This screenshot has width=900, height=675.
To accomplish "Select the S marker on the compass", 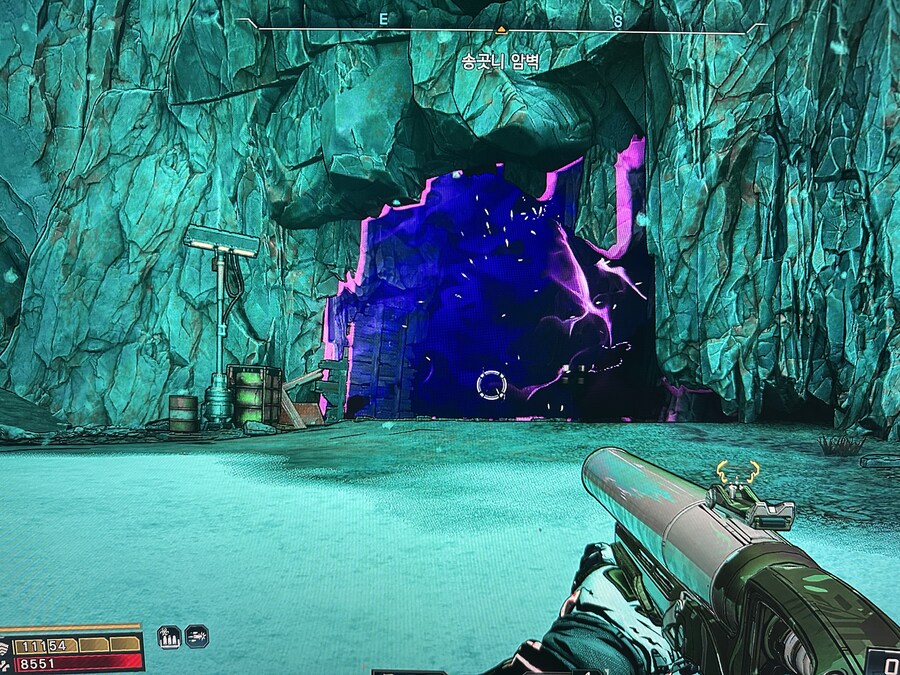I will 618,20.
